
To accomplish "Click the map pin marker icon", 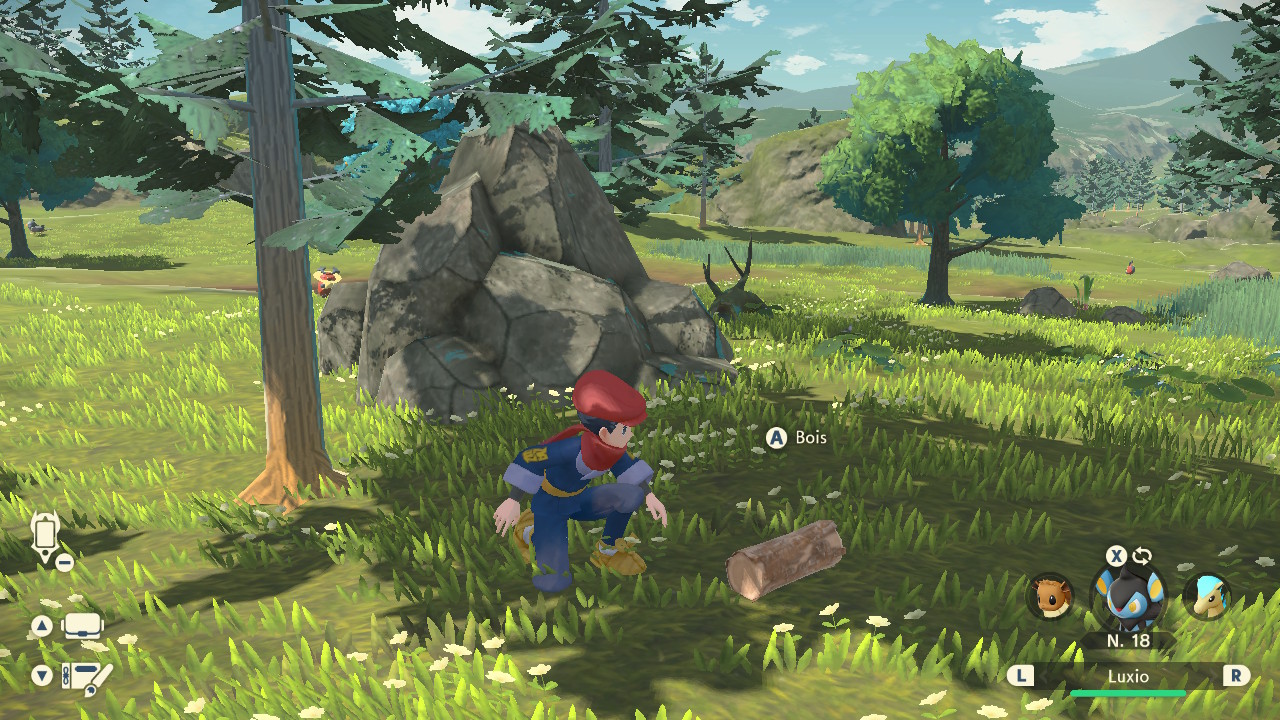I will pyautogui.click(x=46, y=537).
